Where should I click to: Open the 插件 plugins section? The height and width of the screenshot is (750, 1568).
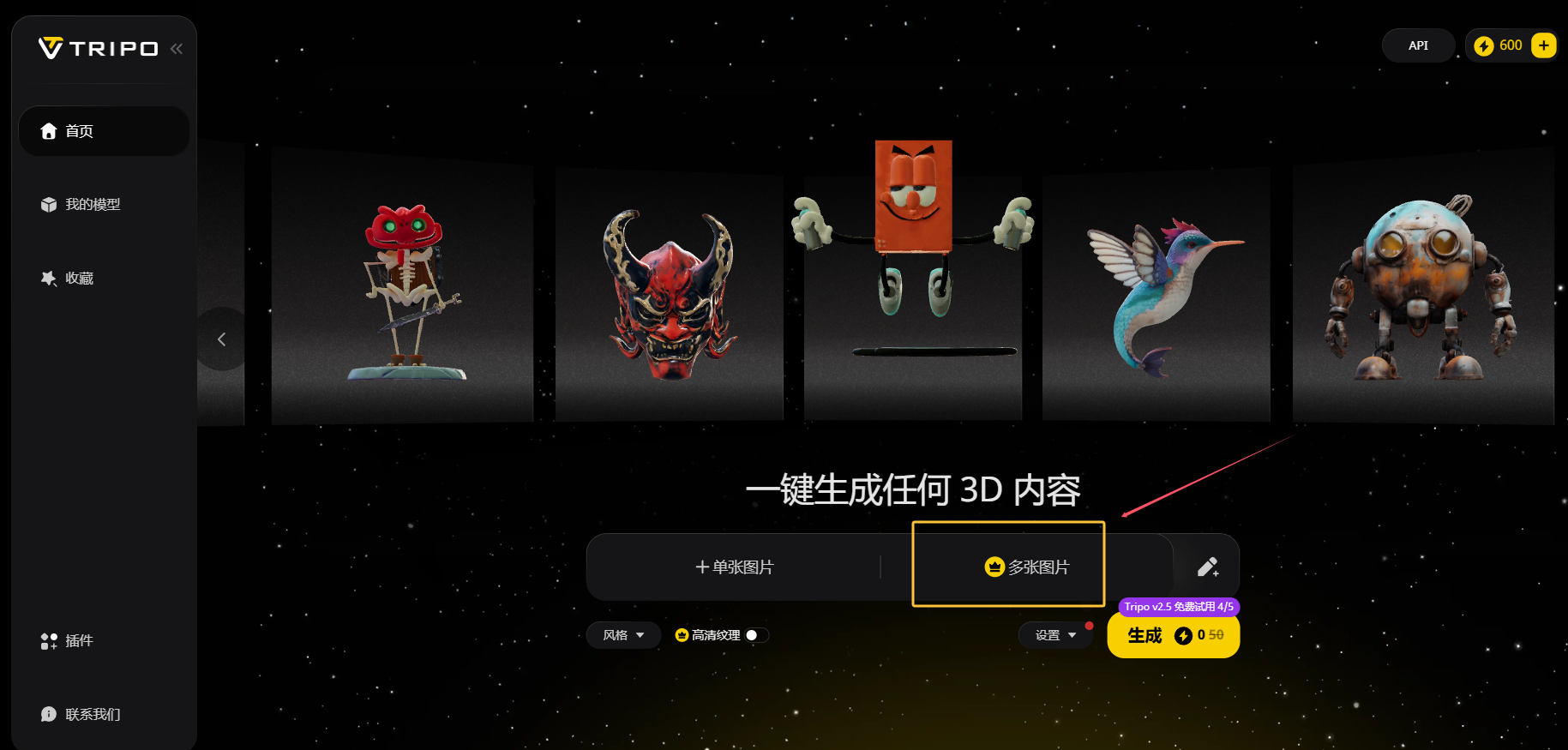77,640
